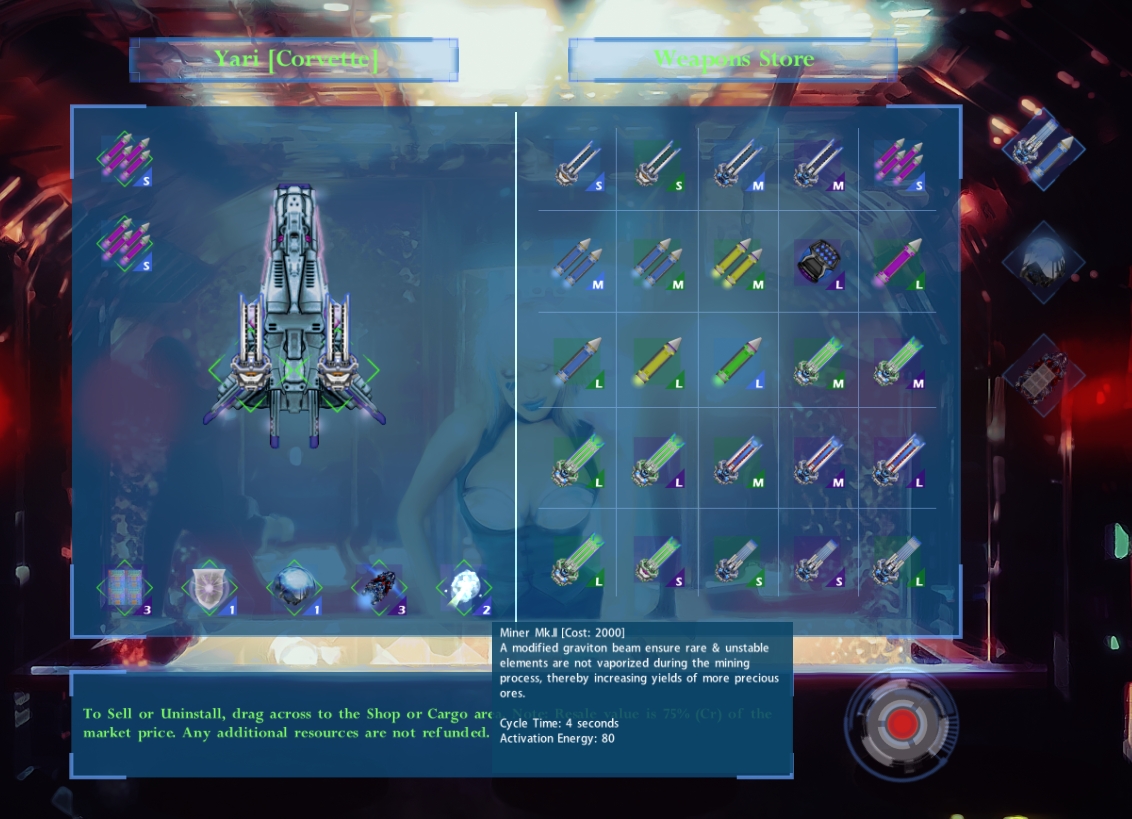Click the round red button
The width and height of the screenshot is (1132, 819).
[x=901, y=722]
